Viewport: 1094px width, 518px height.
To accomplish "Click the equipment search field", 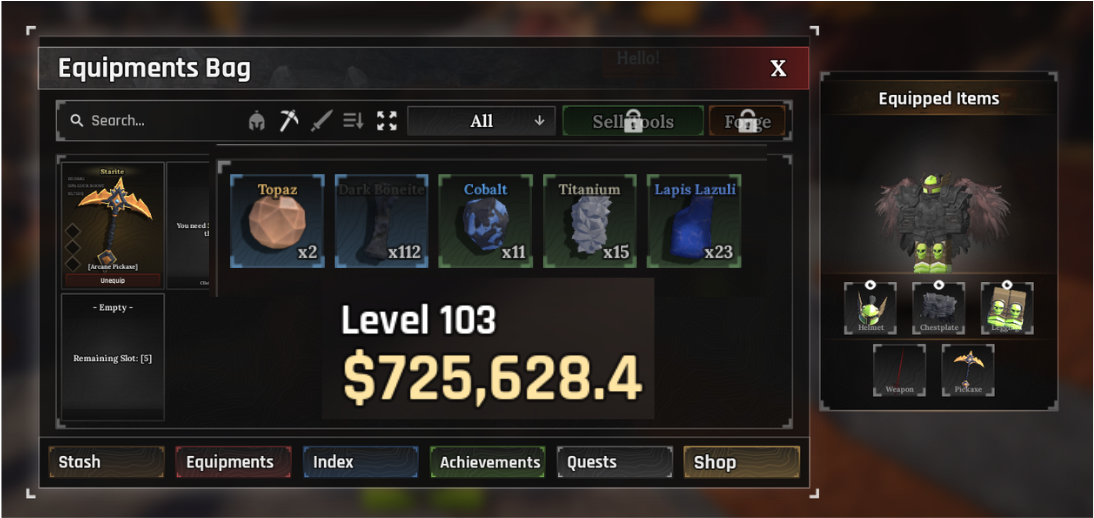I will tap(150, 121).
